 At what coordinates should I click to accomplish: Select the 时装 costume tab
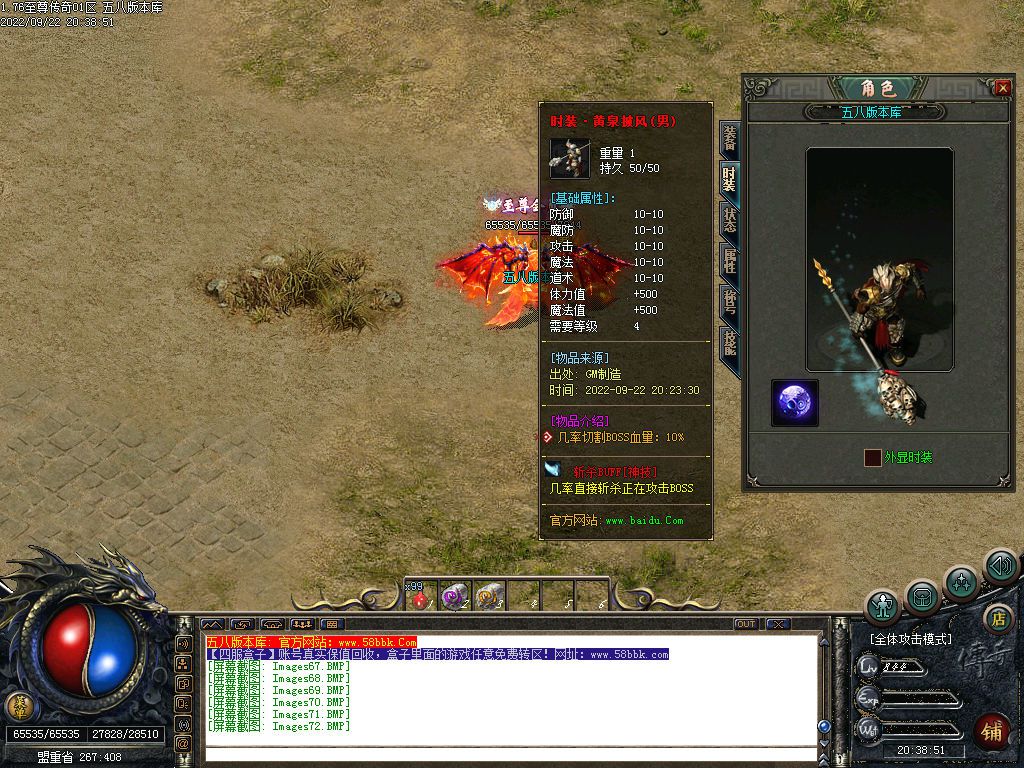(x=730, y=178)
